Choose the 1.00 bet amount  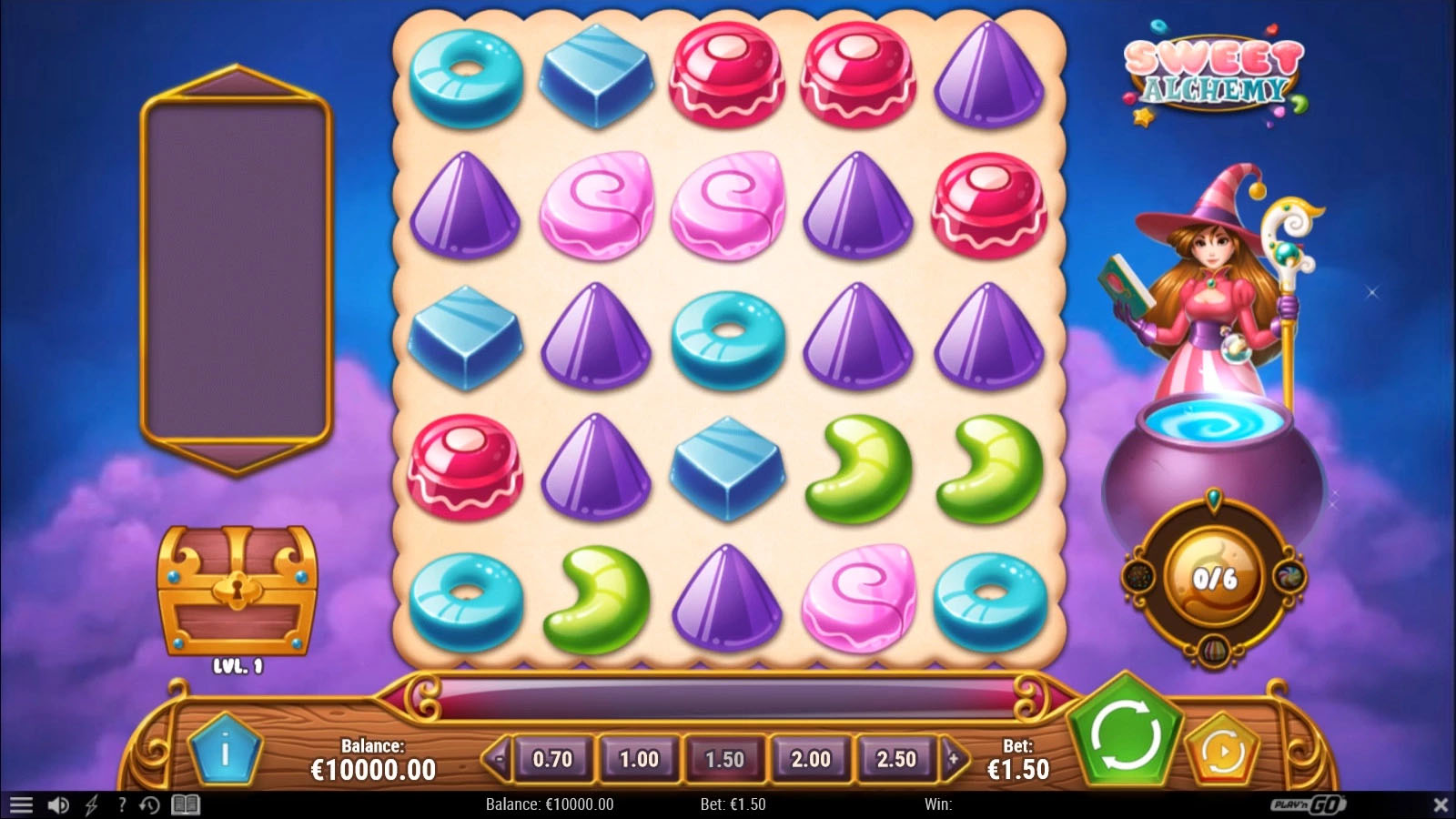pos(639,758)
